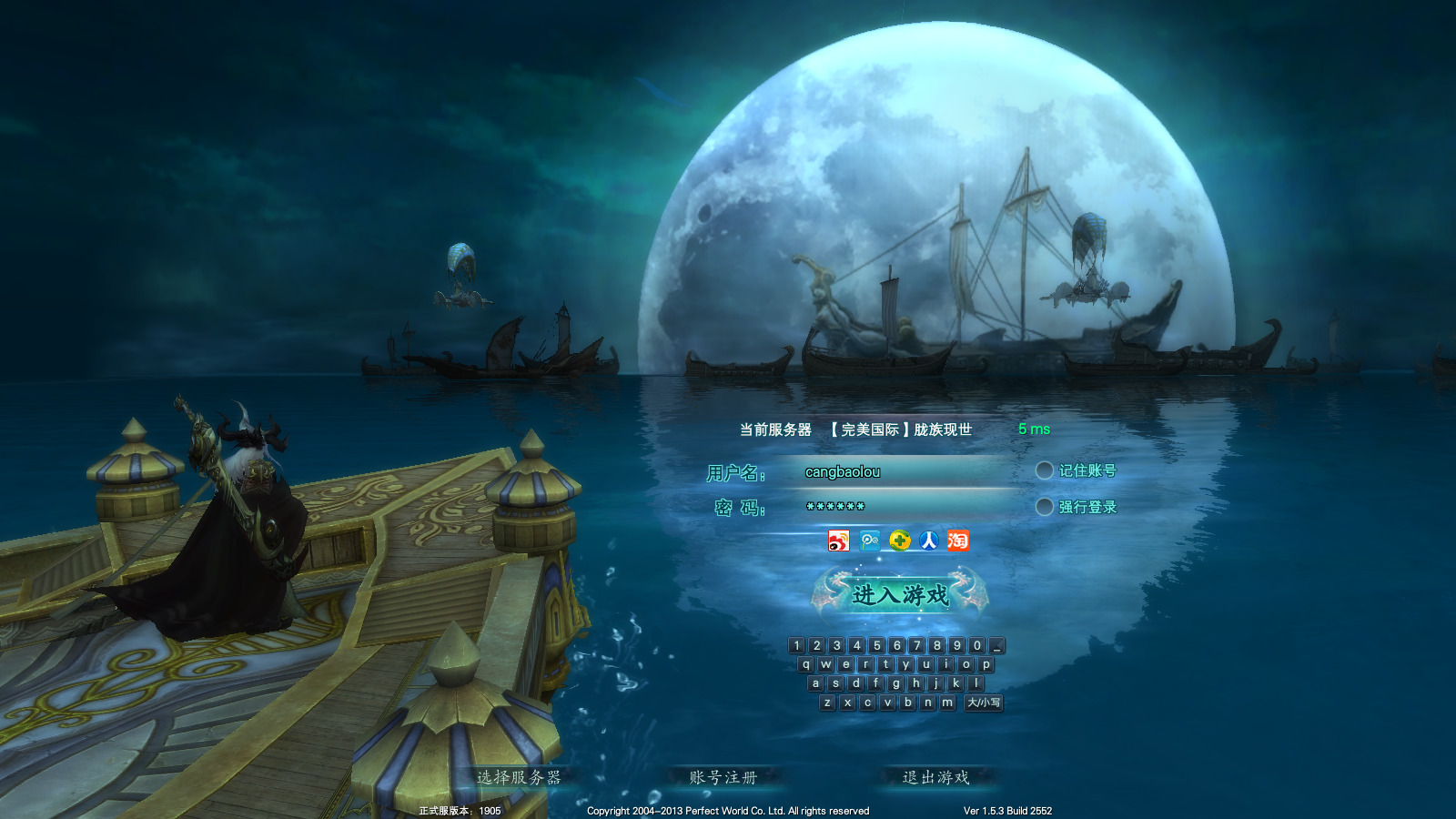Use the green 360 plus login icon
The width and height of the screenshot is (1456, 819).
click(899, 541)
